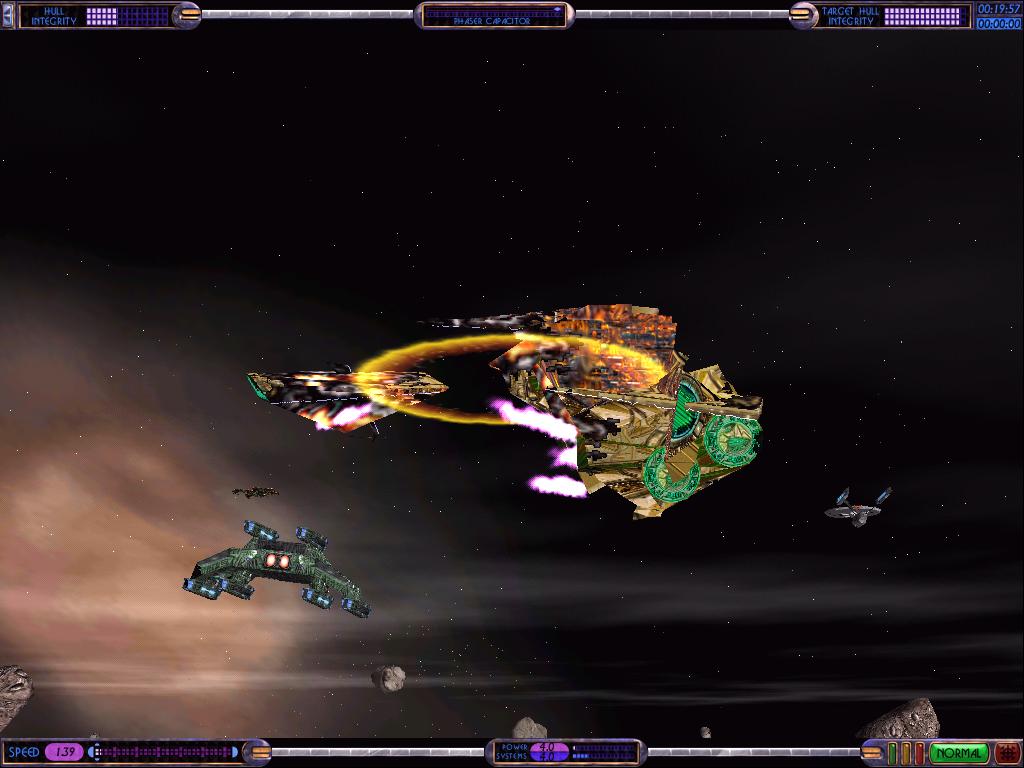
Task: Set the red alert indicator light
Action: (x=920, y=753)
